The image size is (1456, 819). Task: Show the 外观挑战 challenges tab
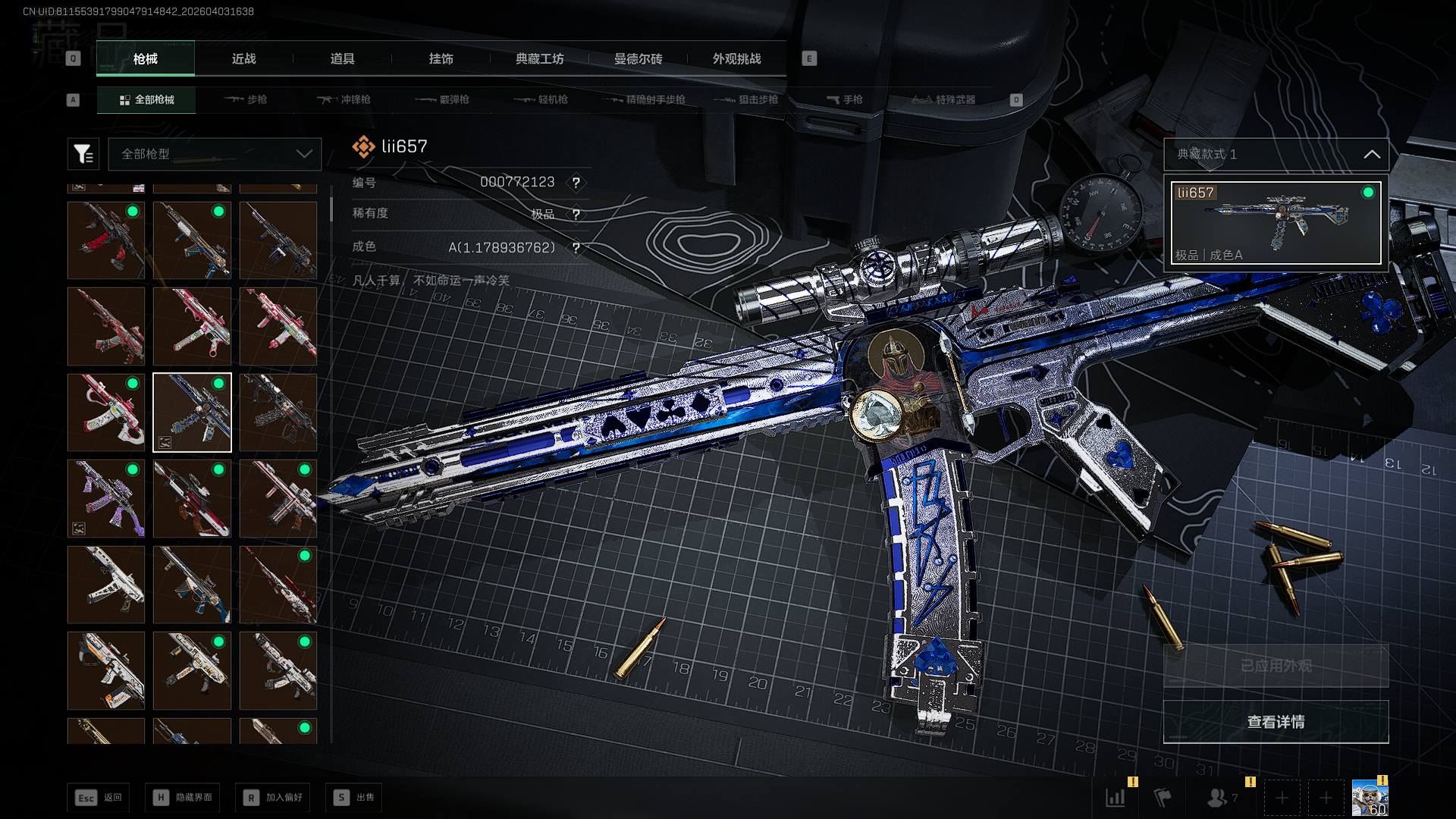coord(736,59)
